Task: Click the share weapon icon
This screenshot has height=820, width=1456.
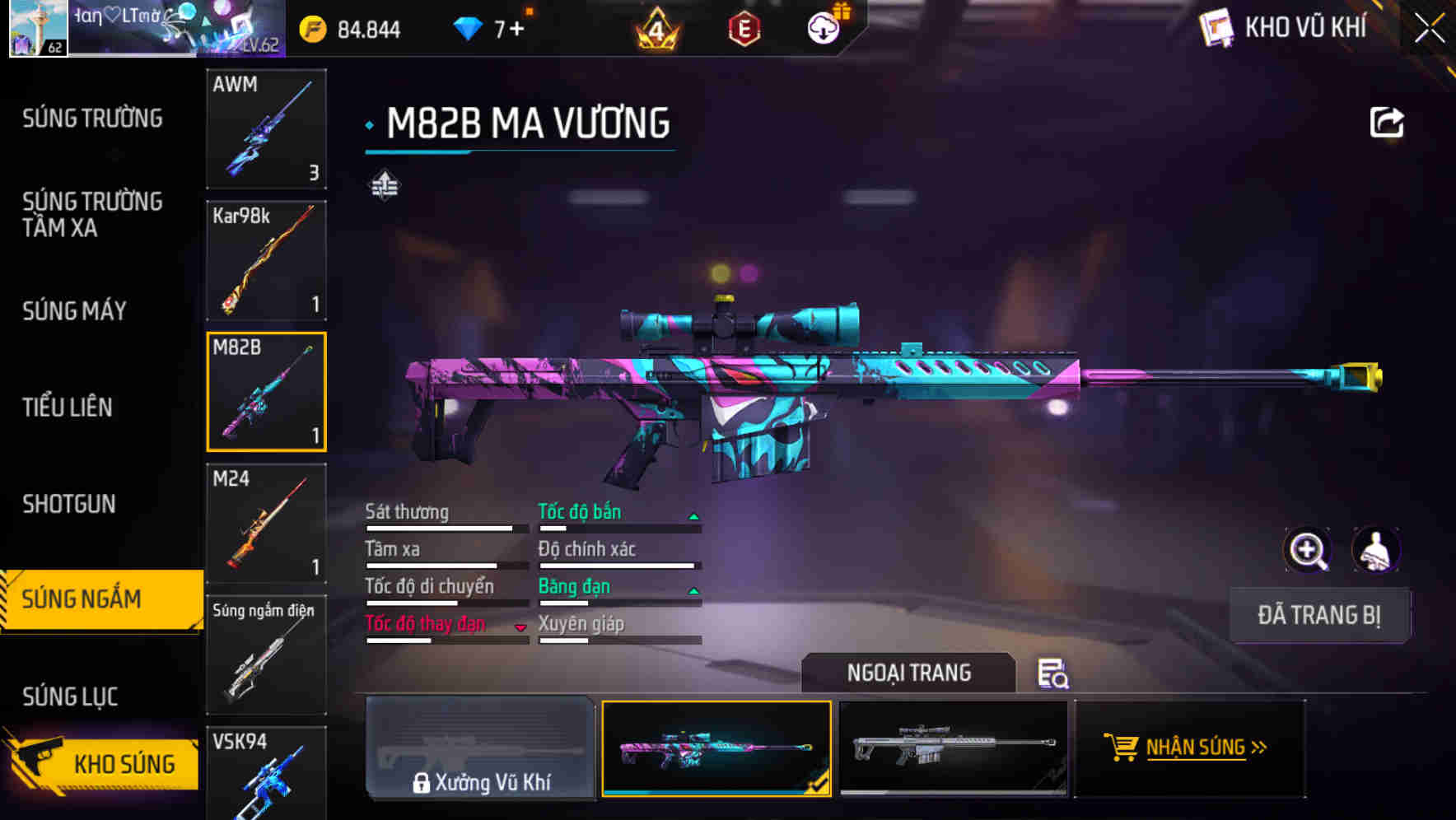Action: 1388,120
